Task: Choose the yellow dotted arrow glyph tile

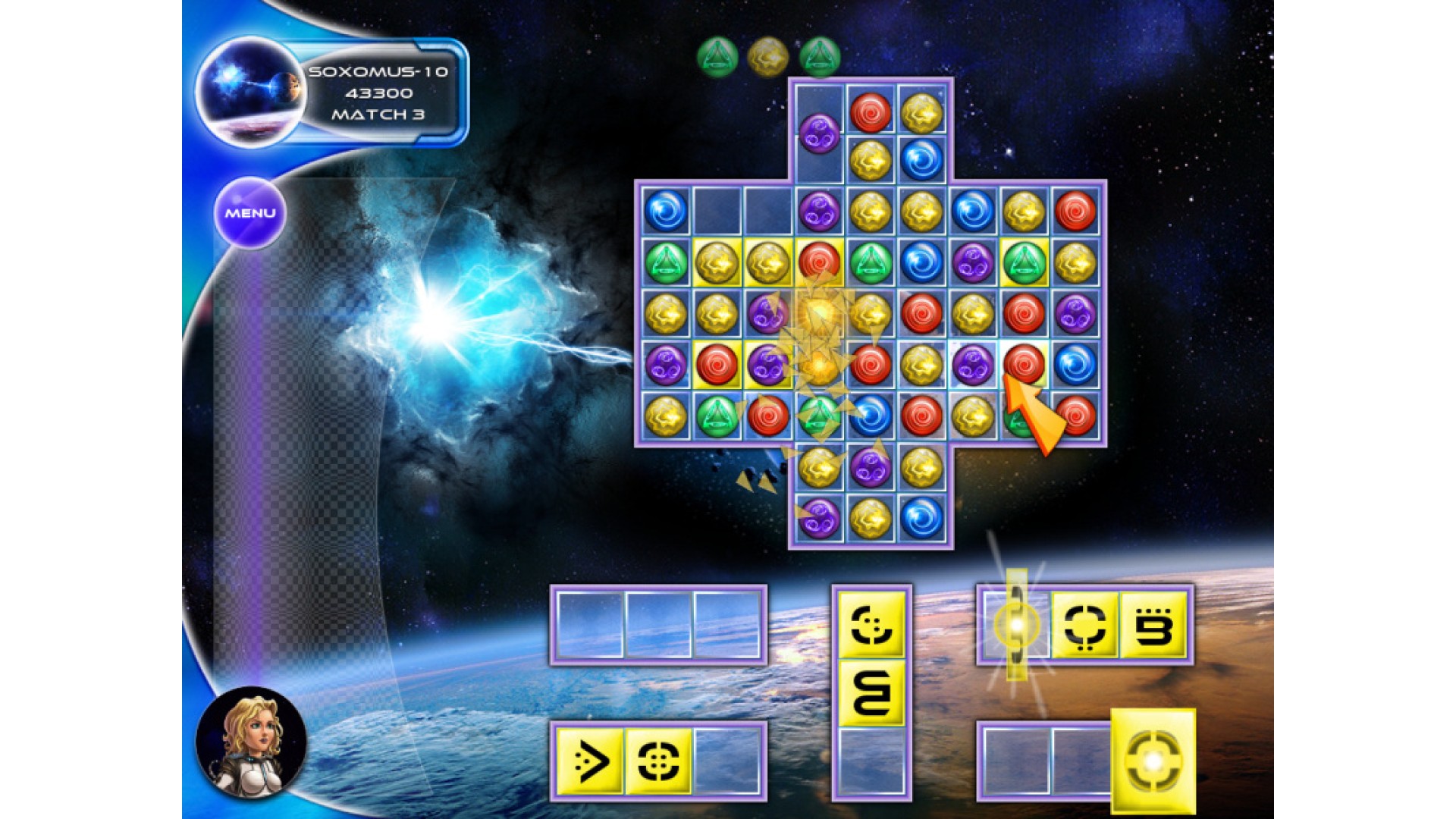Action: tap(590, 761)
